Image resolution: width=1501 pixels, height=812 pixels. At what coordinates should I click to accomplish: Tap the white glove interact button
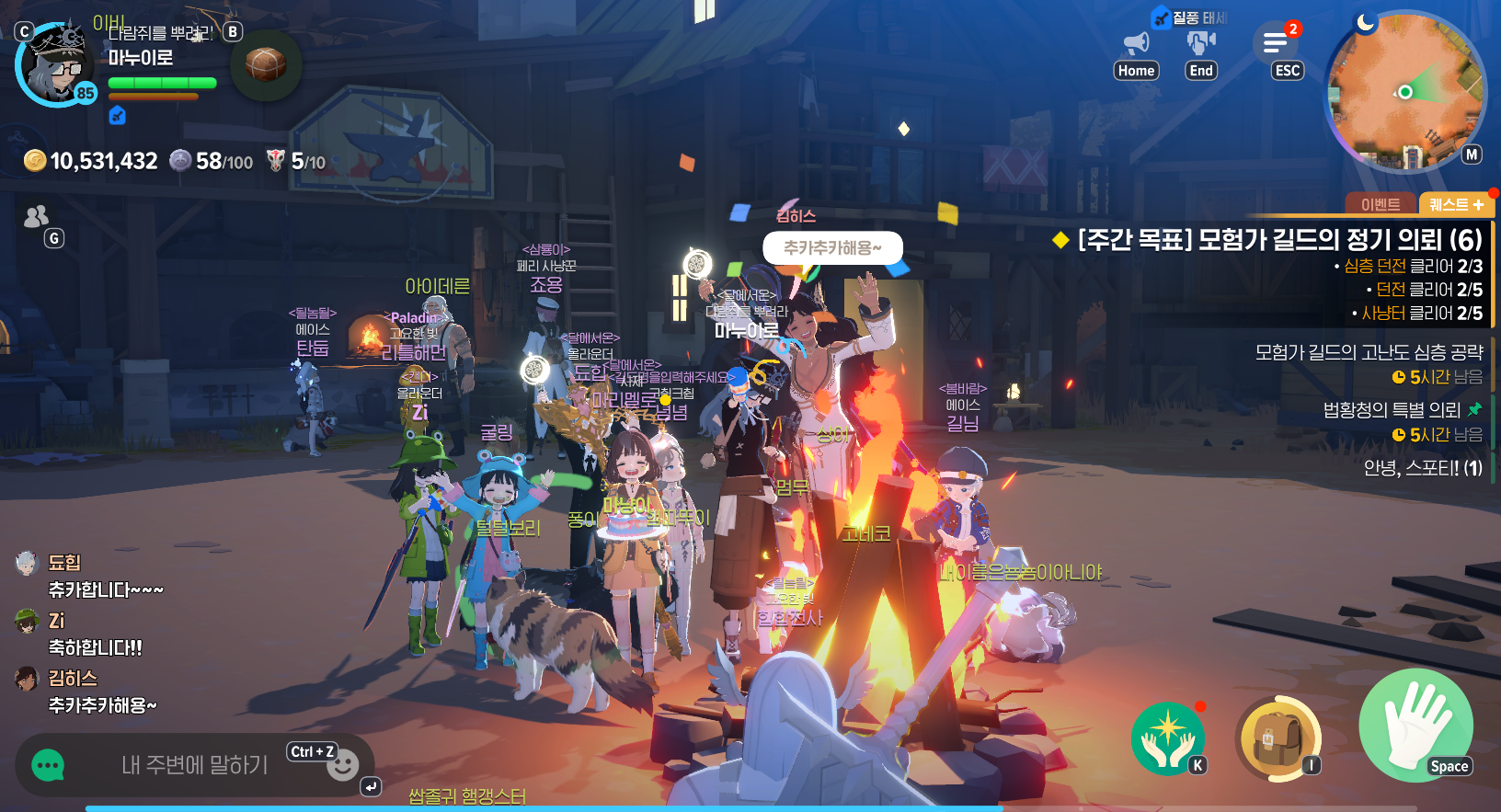tap(1415, 725)
